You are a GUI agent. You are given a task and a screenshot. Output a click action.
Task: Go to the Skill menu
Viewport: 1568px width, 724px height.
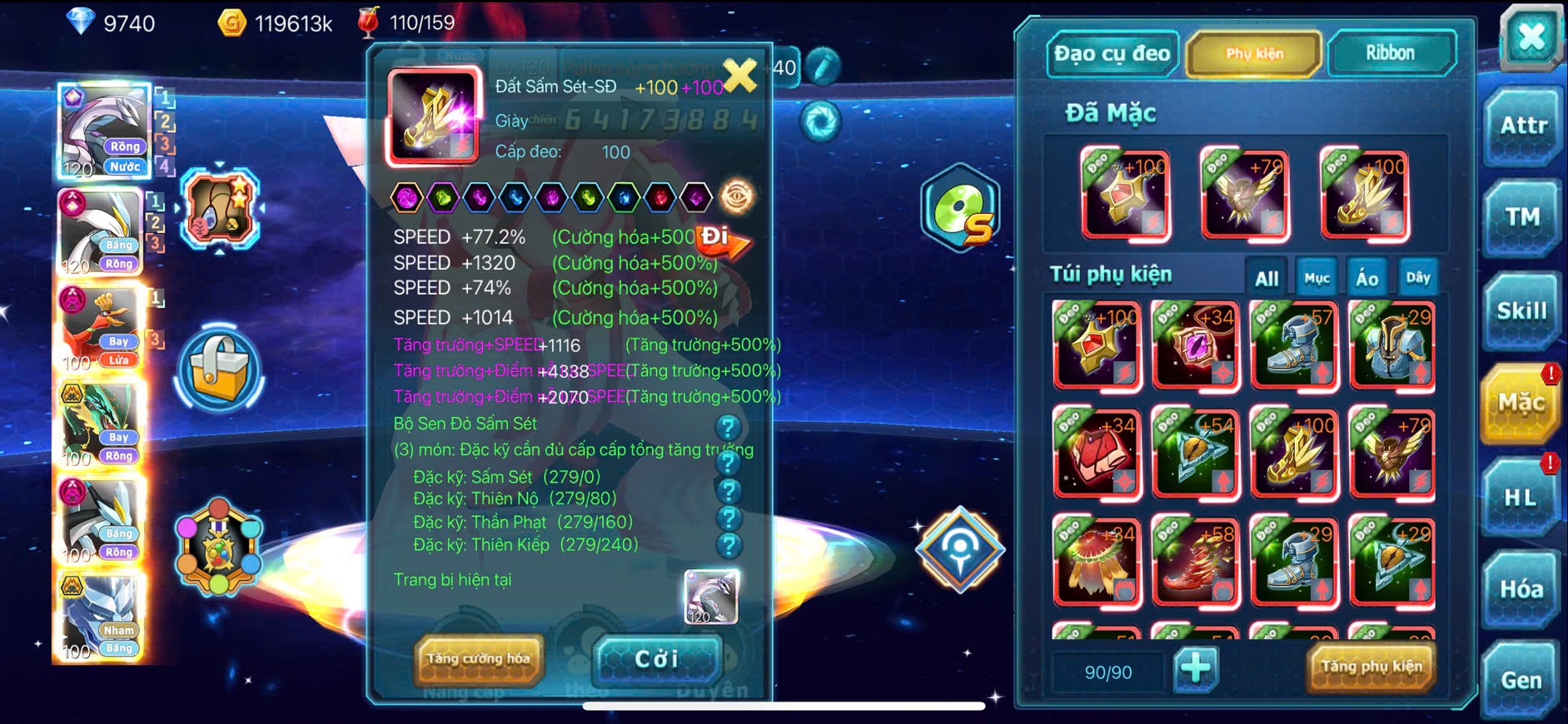tap(1521, 311)
